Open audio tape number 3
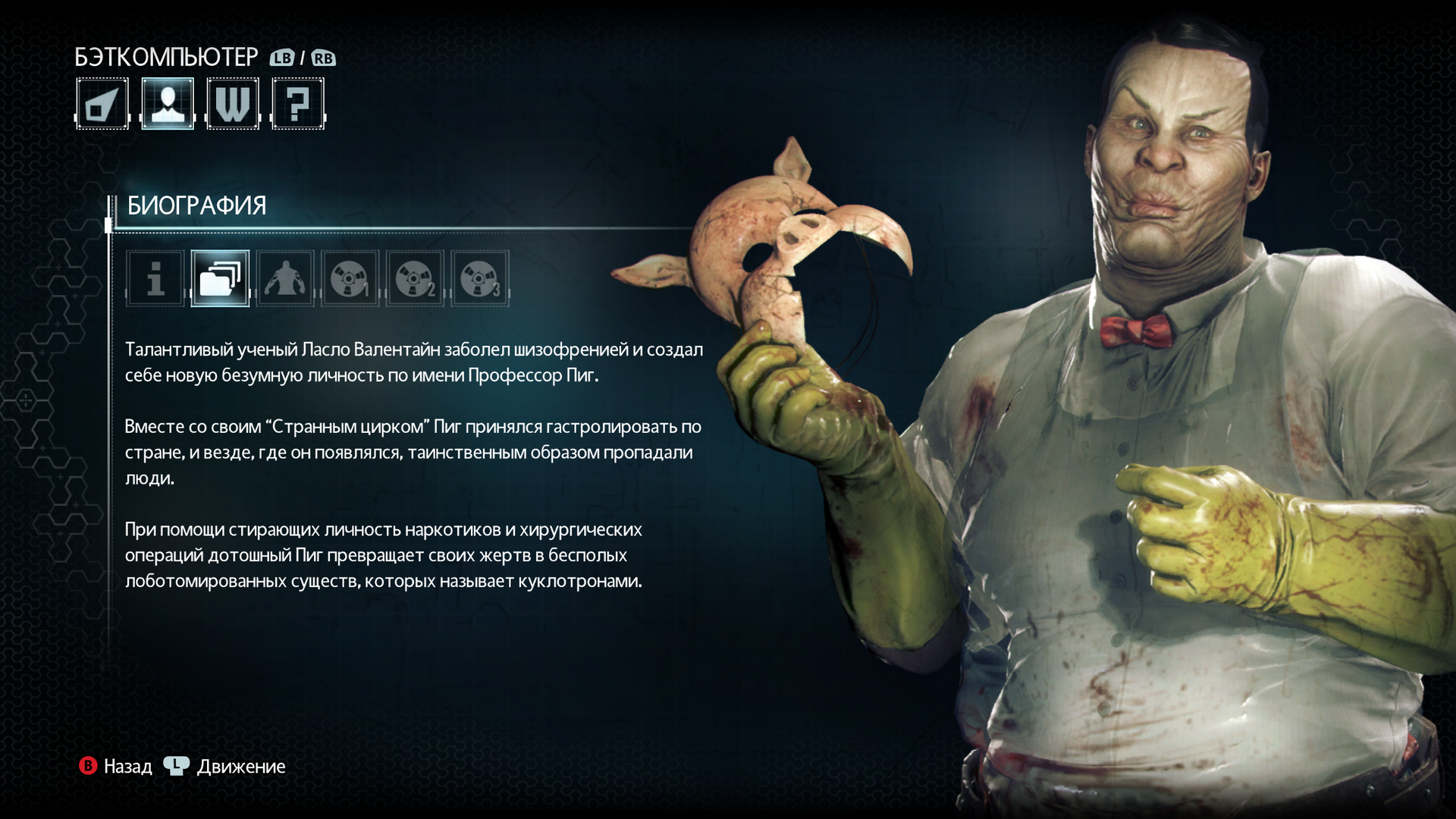Image resolution: width=1456 pixels, height=819 pixels. [480, 278]
